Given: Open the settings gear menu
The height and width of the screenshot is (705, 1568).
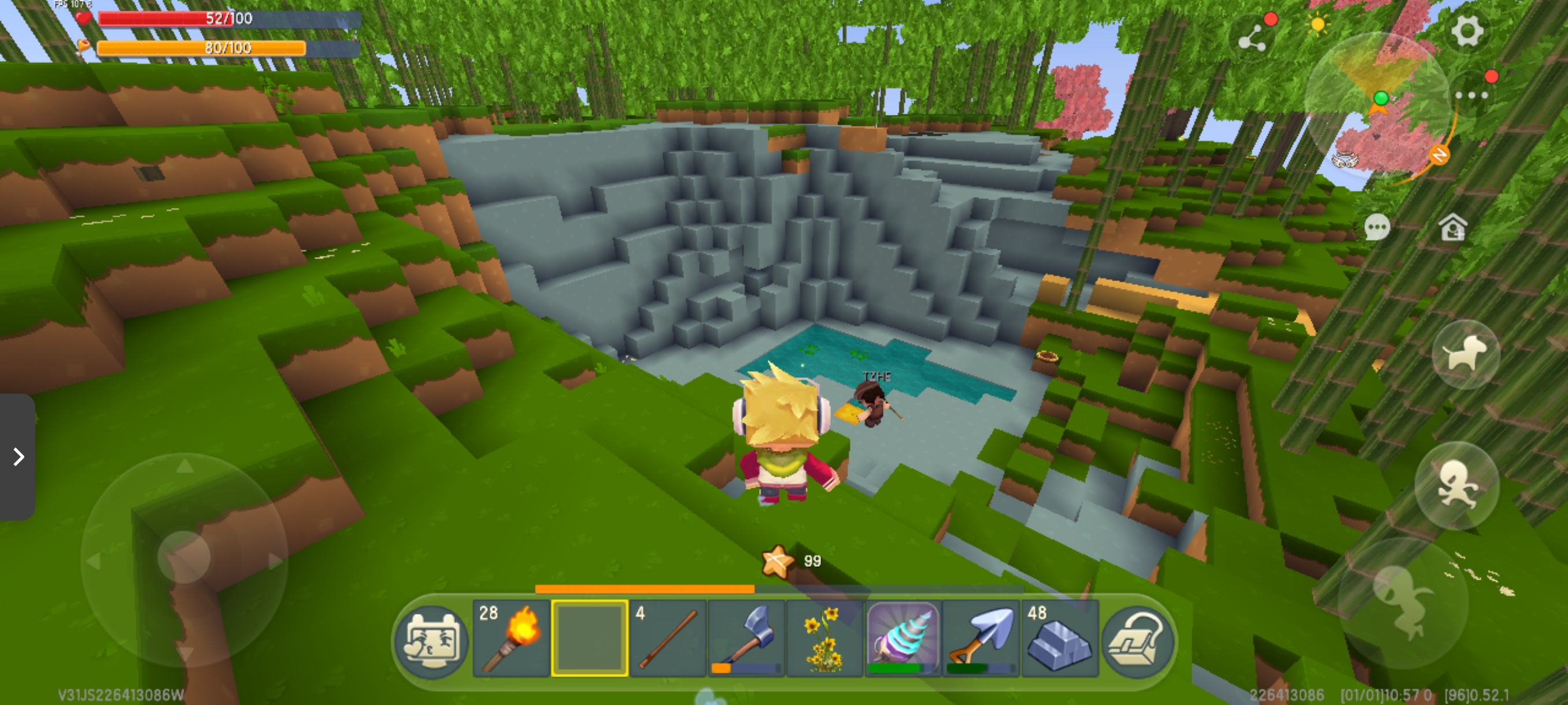Looking at the screenshot, I should tap(1467, 31).
